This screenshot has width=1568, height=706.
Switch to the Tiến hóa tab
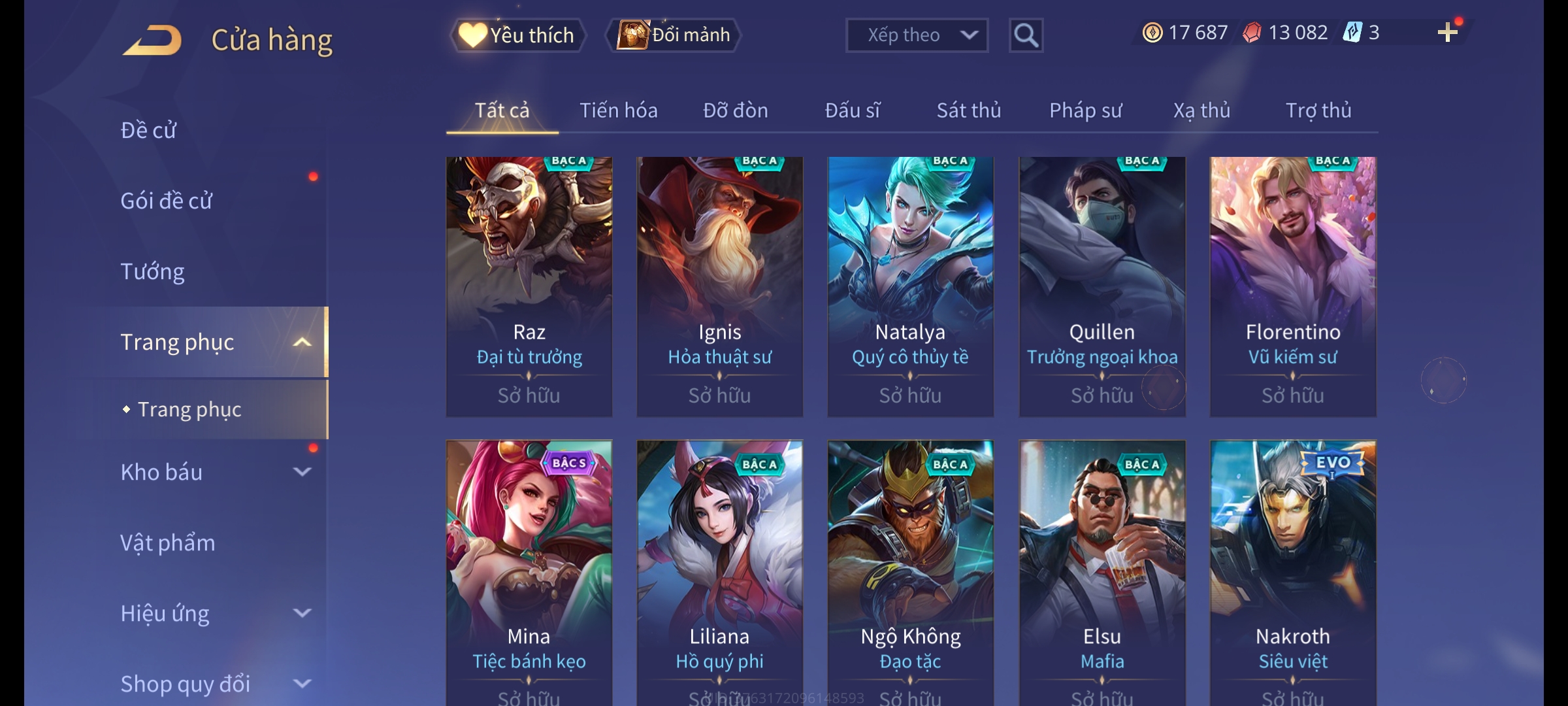pyautogui.click(x=618, y=110)
